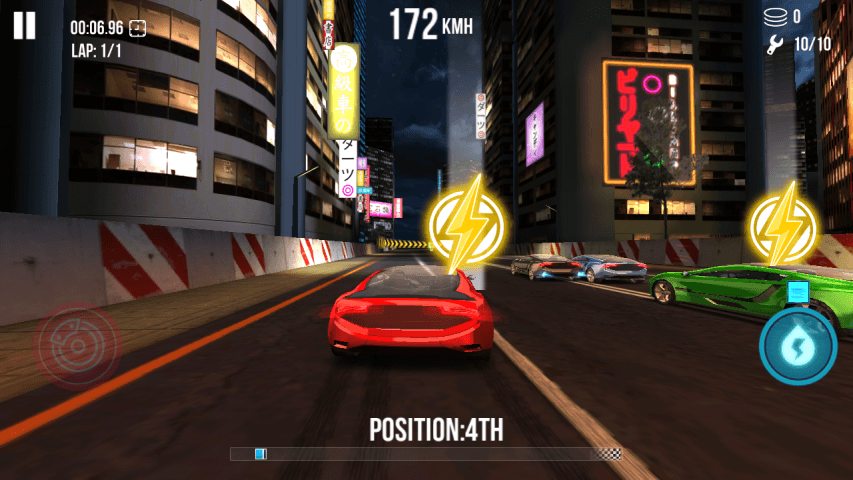Pause the race
Screen dimensions: 853x480
coord(25,26)
